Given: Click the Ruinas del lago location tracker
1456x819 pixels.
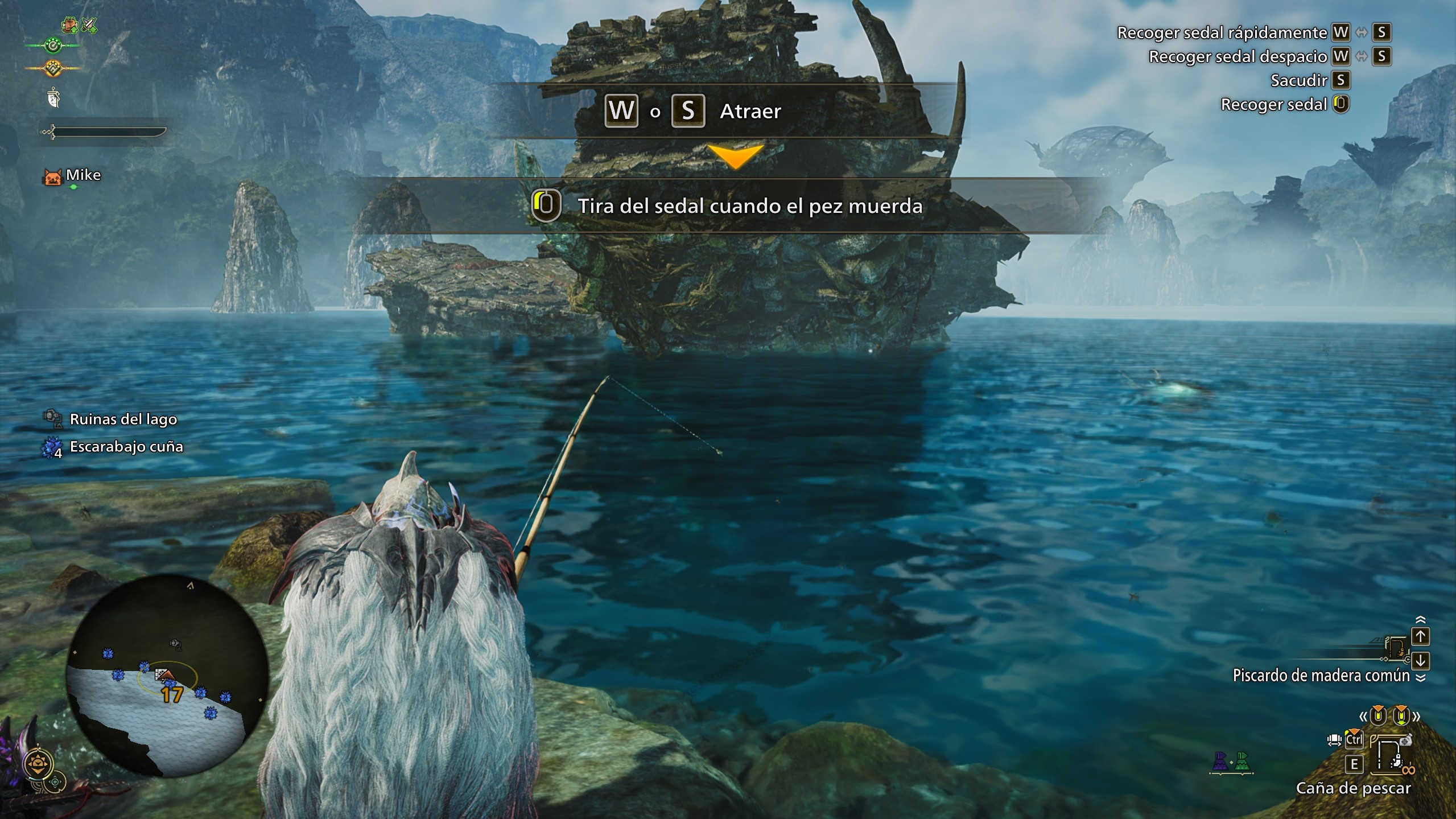Looking at the screenshot, I should pos(123,419).
